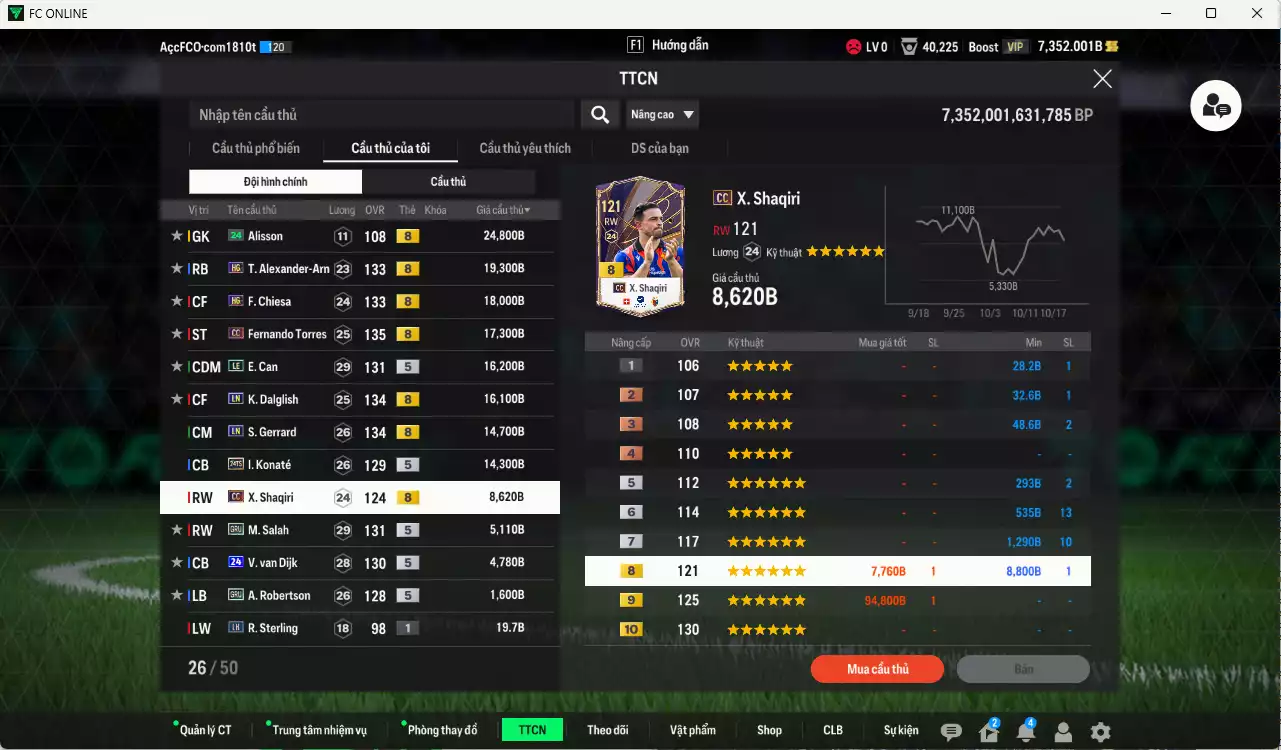
Task: Sort list by Giá cầu thủ column
Action: click(x=503, y=210)
